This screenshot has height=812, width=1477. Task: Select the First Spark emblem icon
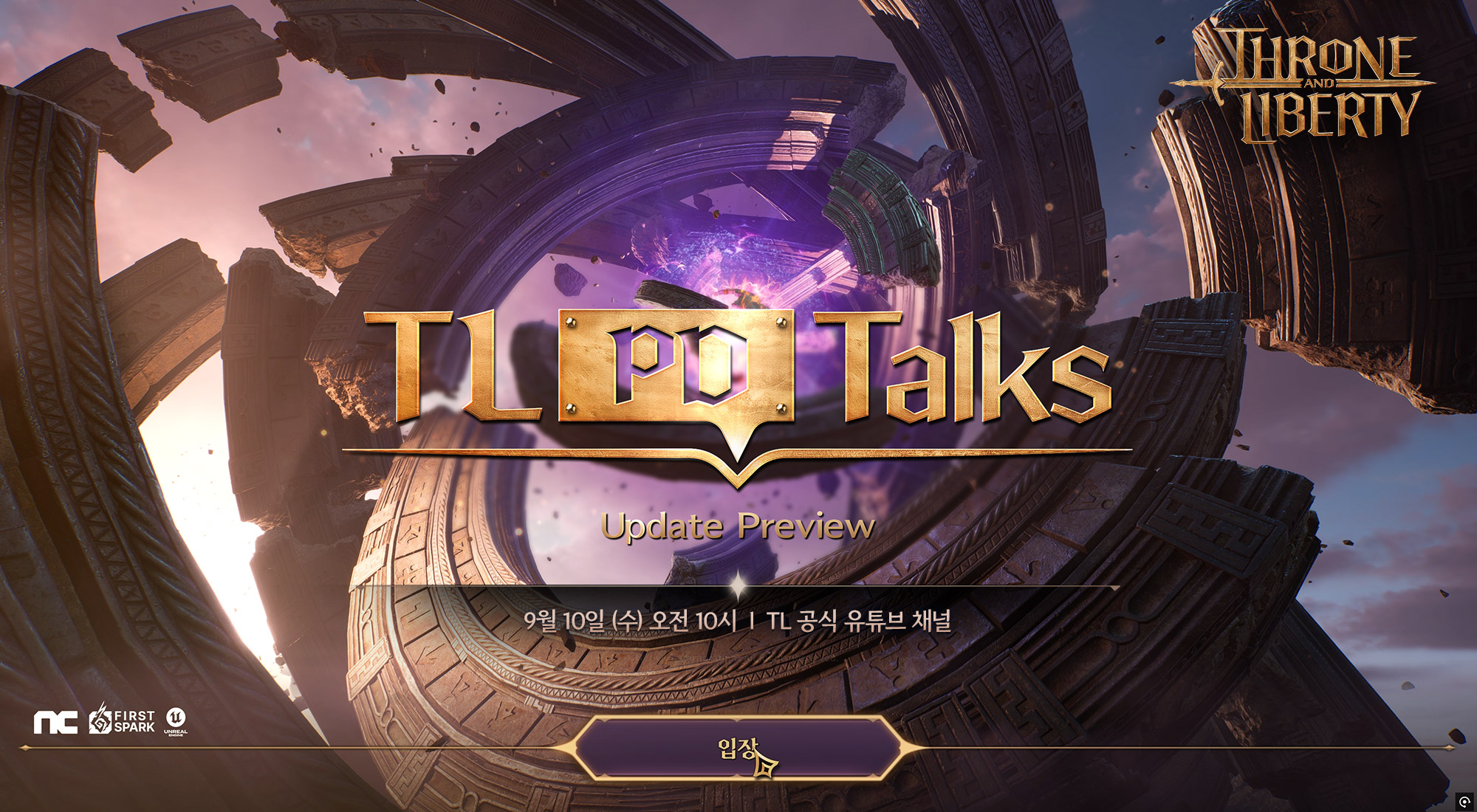coord(100,721)
